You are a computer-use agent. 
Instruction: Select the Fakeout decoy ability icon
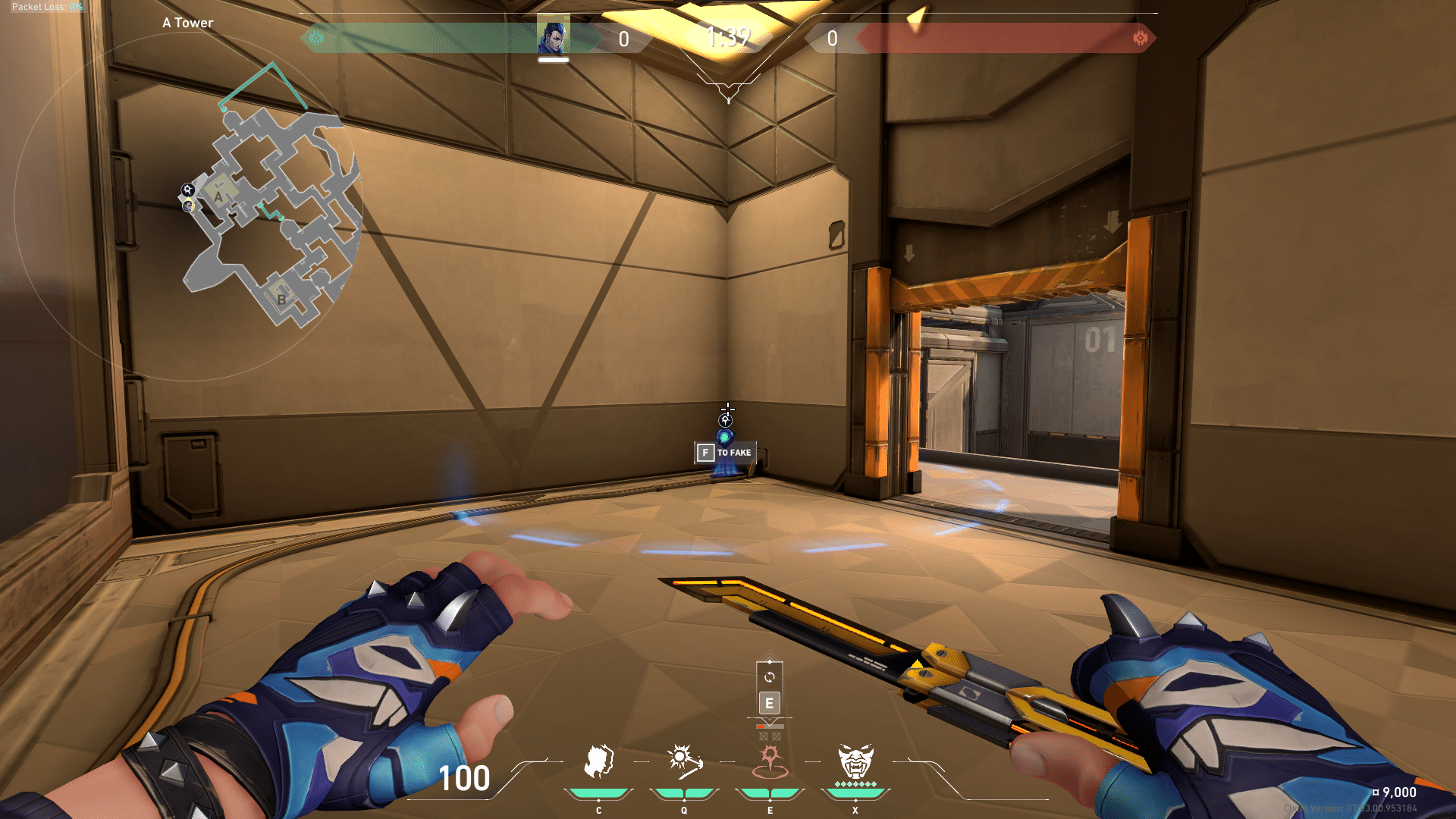pyautogui.click(x=598, y=762)
